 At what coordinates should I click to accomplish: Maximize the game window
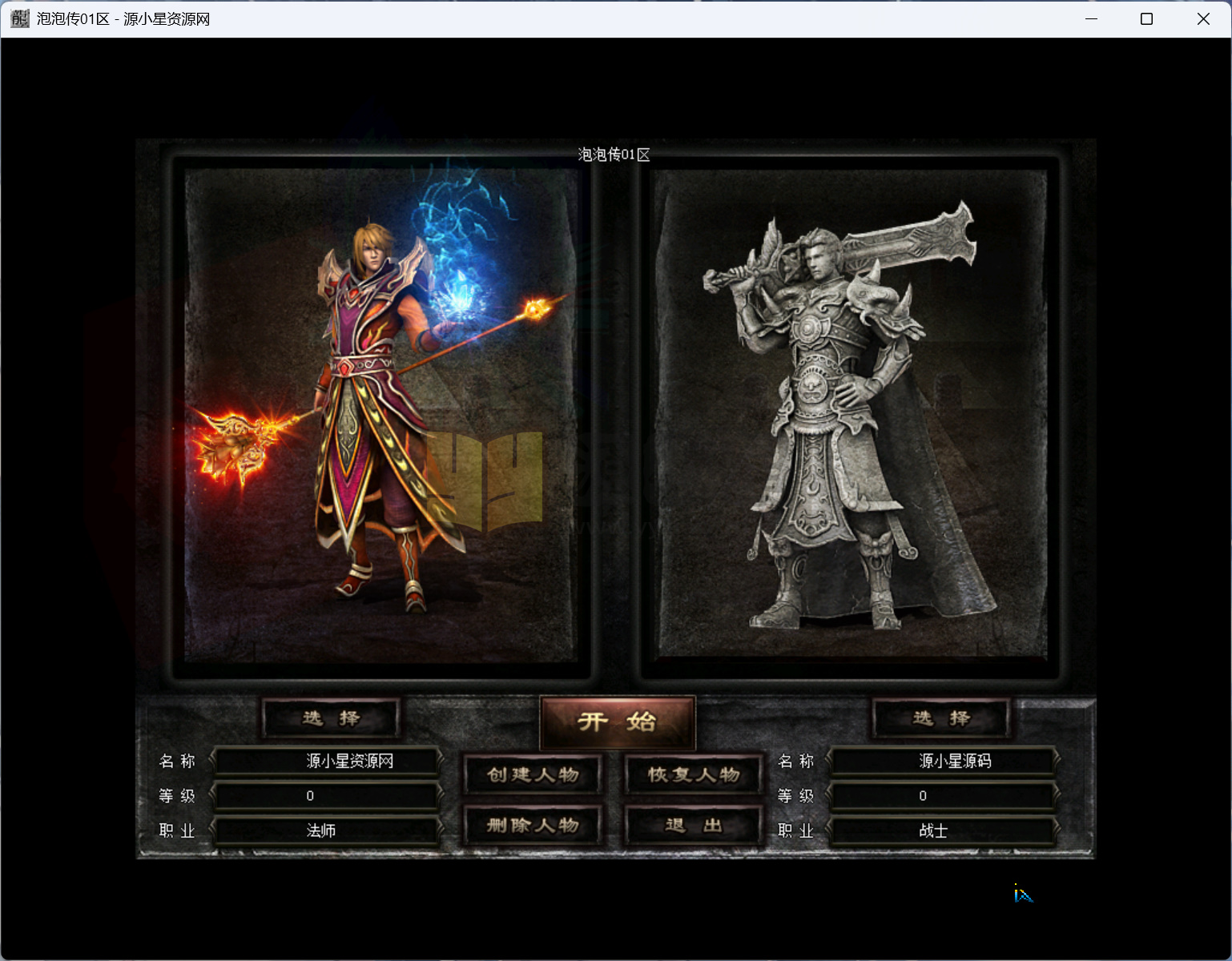coord(1146,19)
